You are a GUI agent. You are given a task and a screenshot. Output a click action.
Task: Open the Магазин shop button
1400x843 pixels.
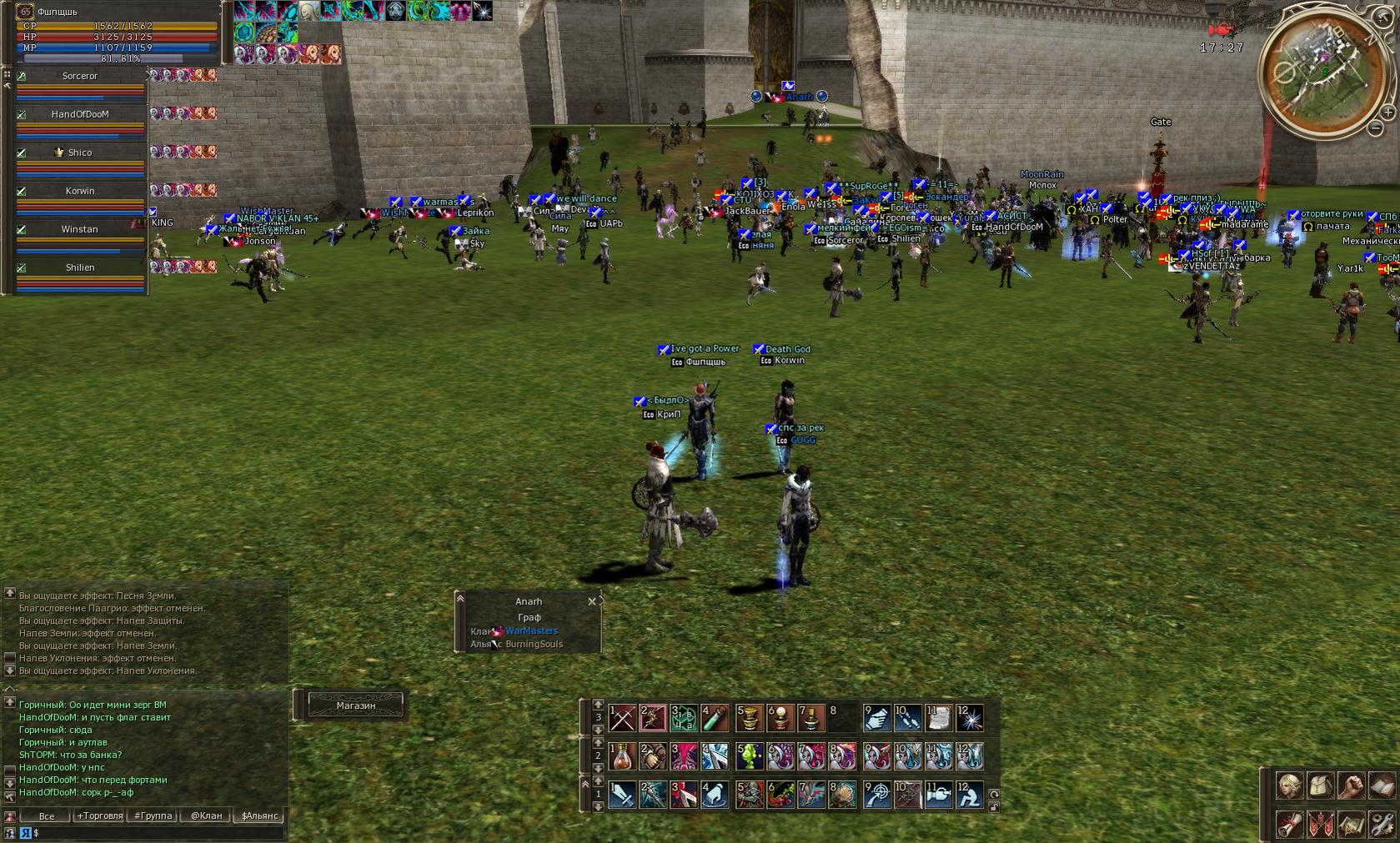tap(356, 705)
